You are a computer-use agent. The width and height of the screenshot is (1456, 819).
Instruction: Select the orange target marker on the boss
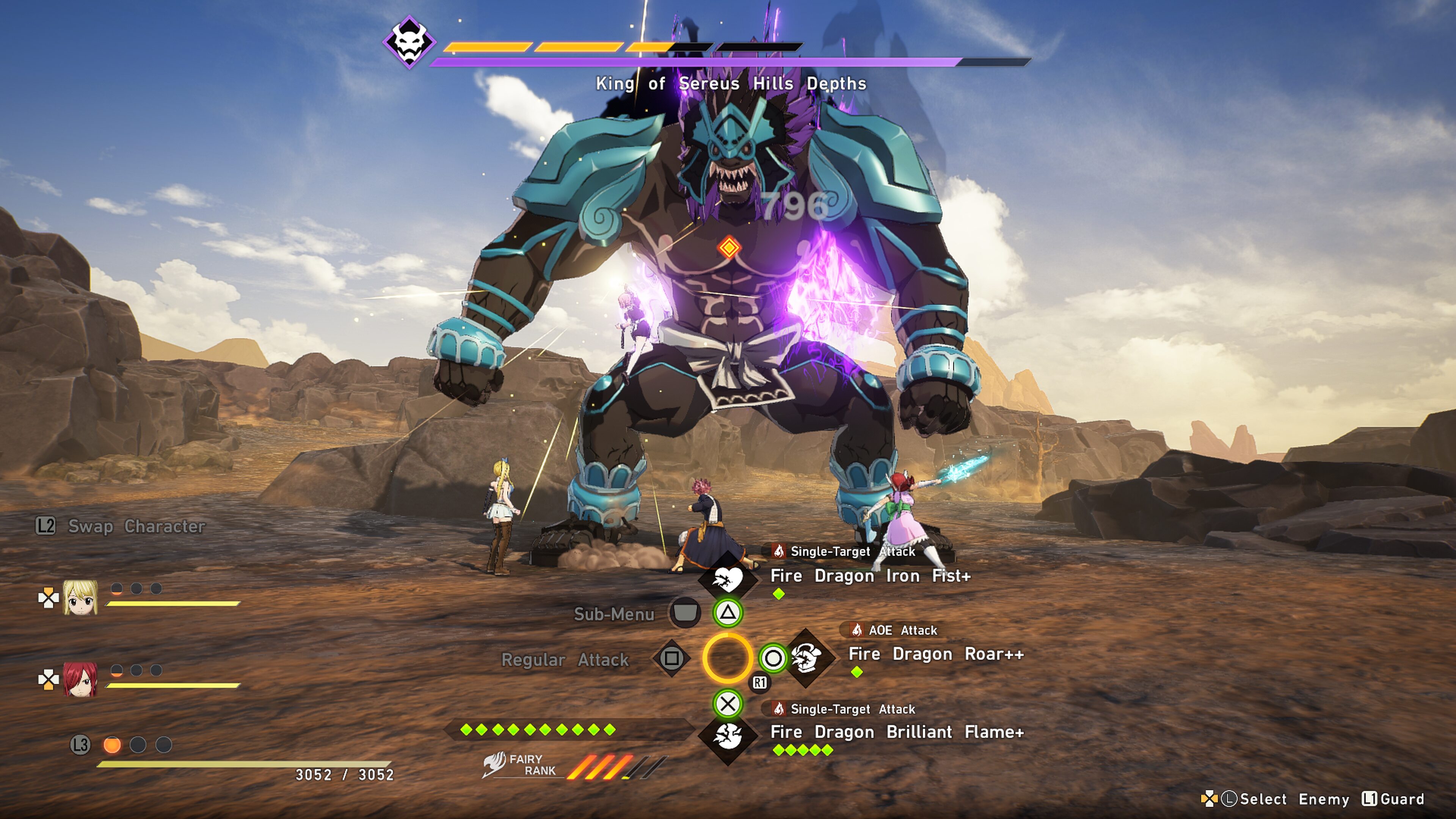[728, 248]
